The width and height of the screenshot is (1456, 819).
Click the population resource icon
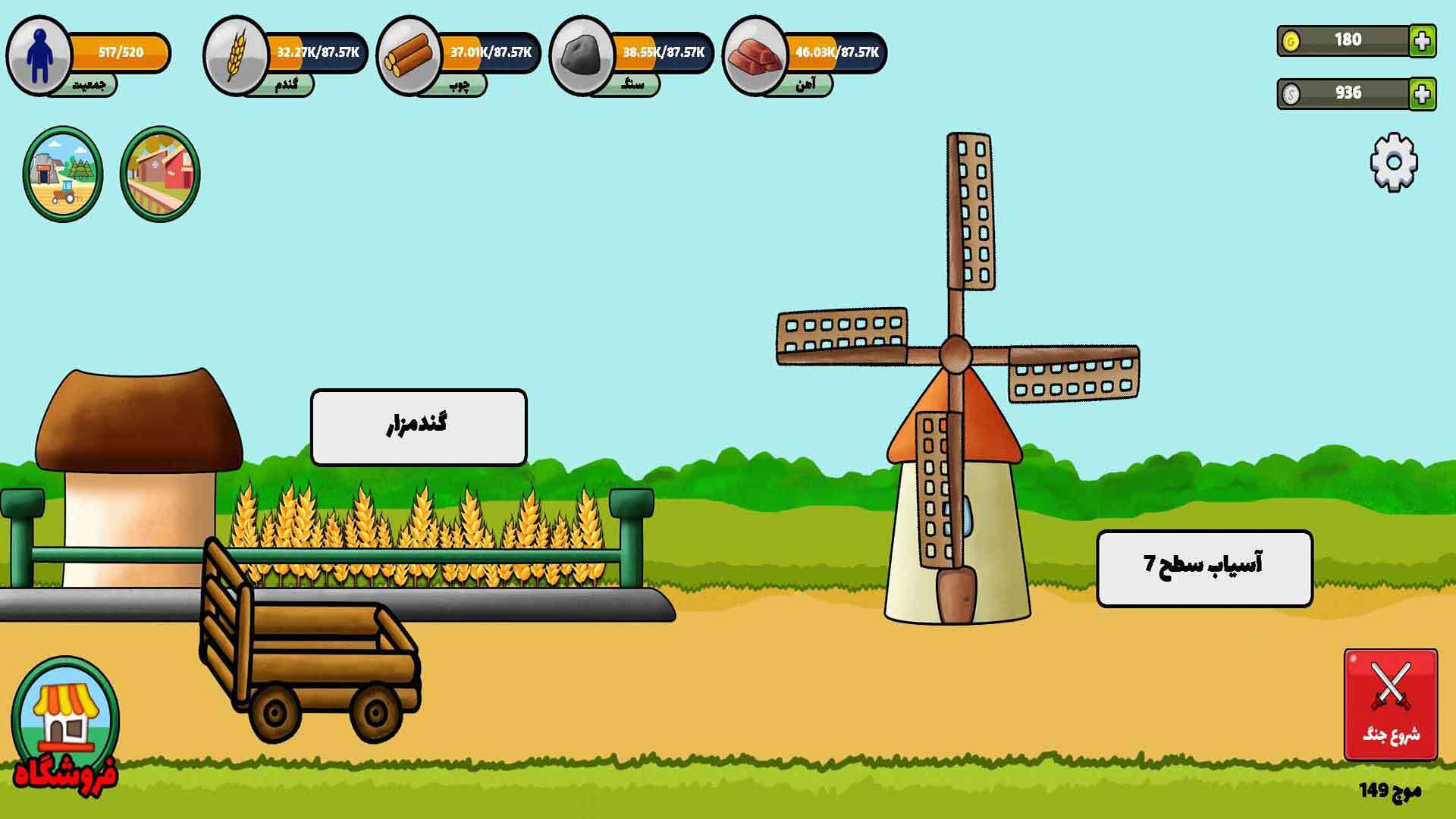click(x=38, y=55)
